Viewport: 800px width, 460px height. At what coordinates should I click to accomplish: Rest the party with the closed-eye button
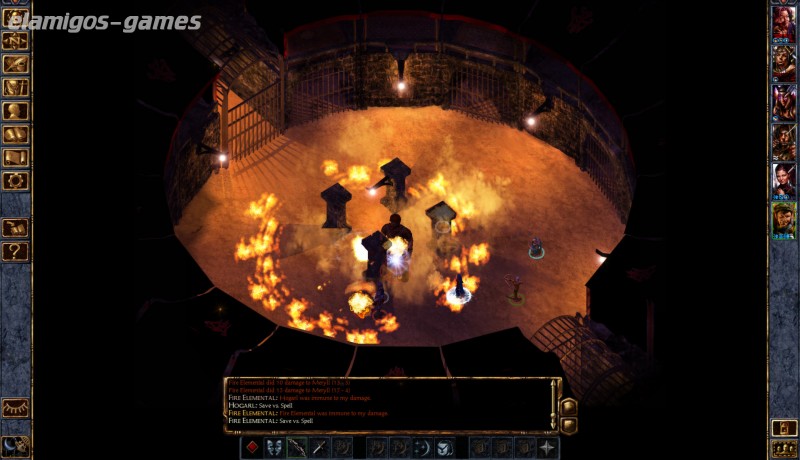click(x=15, y=408)
